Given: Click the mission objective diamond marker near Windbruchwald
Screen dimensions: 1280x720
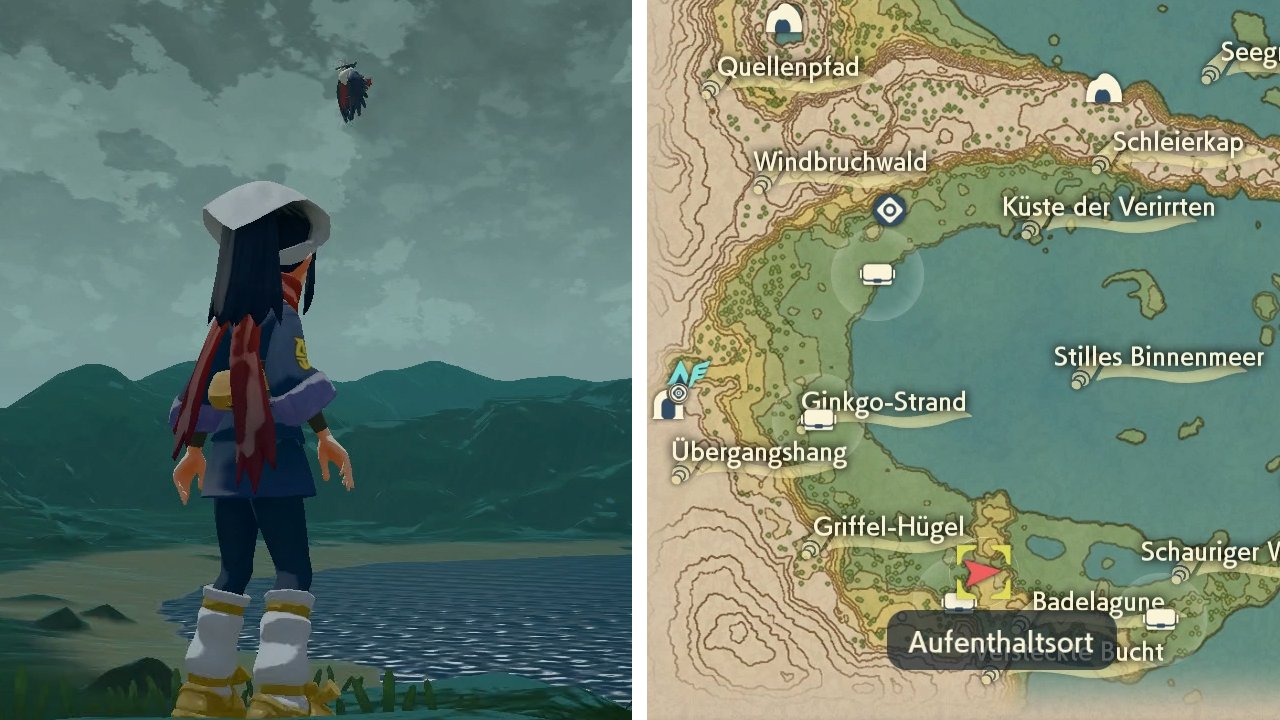Looking at the screenshot, I should (888, 210).
